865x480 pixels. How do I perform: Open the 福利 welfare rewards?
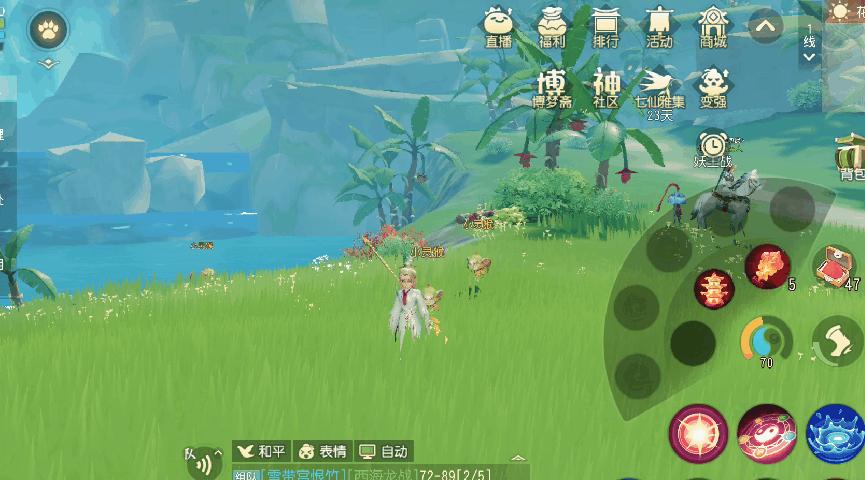click(552, 26)
